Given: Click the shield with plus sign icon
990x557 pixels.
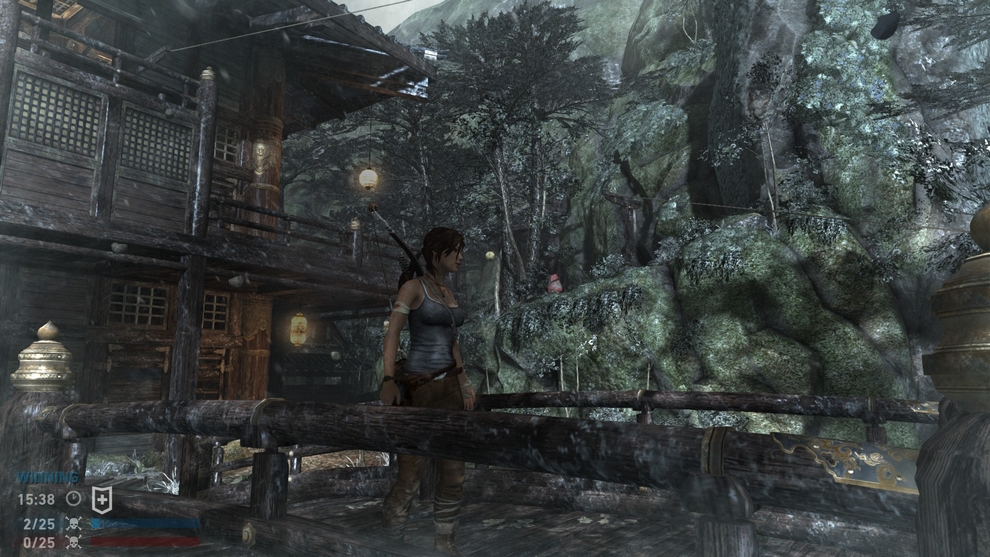Looking at the screenshot, I should click(x=102, y=498).
